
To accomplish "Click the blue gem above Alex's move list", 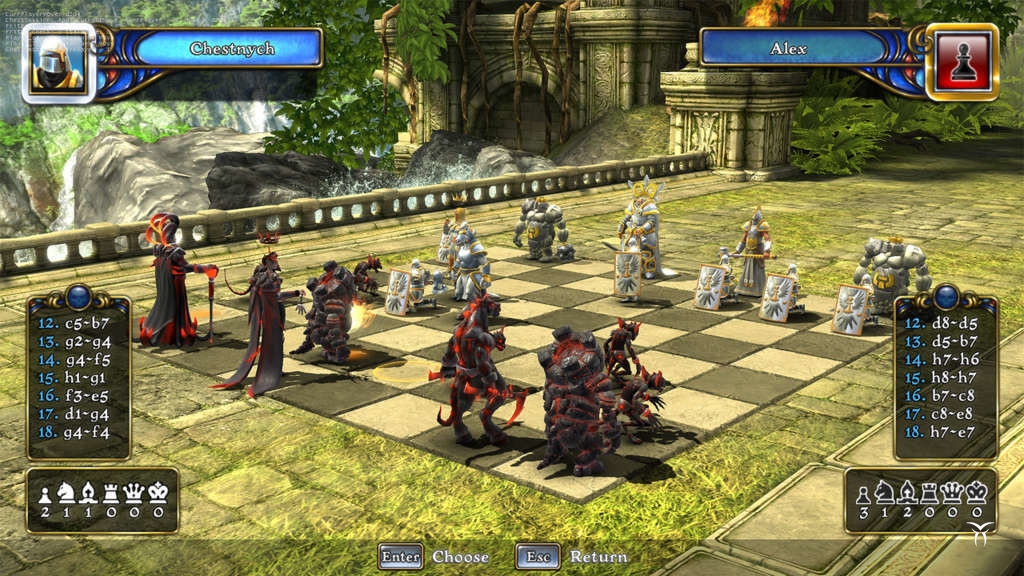I will pyautogui.click(x=945, y=296).
